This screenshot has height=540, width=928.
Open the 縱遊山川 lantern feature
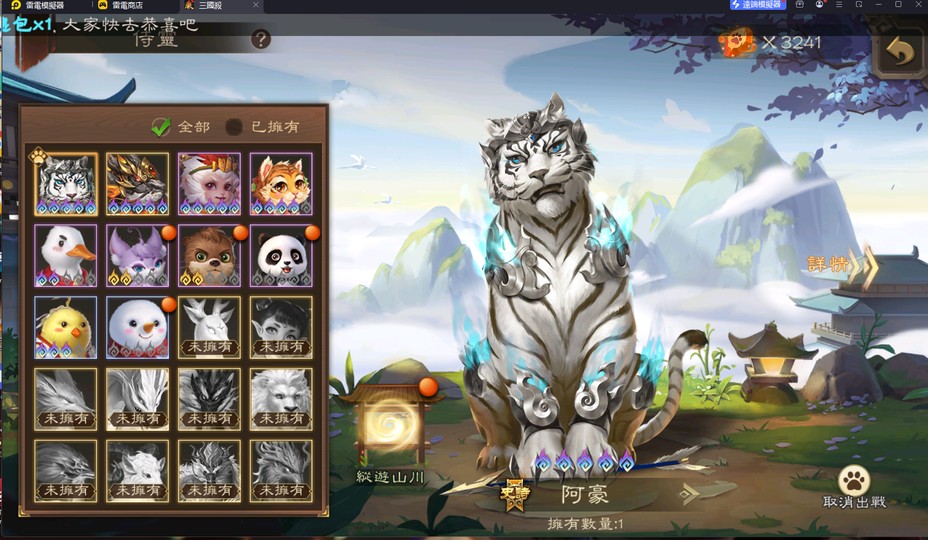(391, 427)
